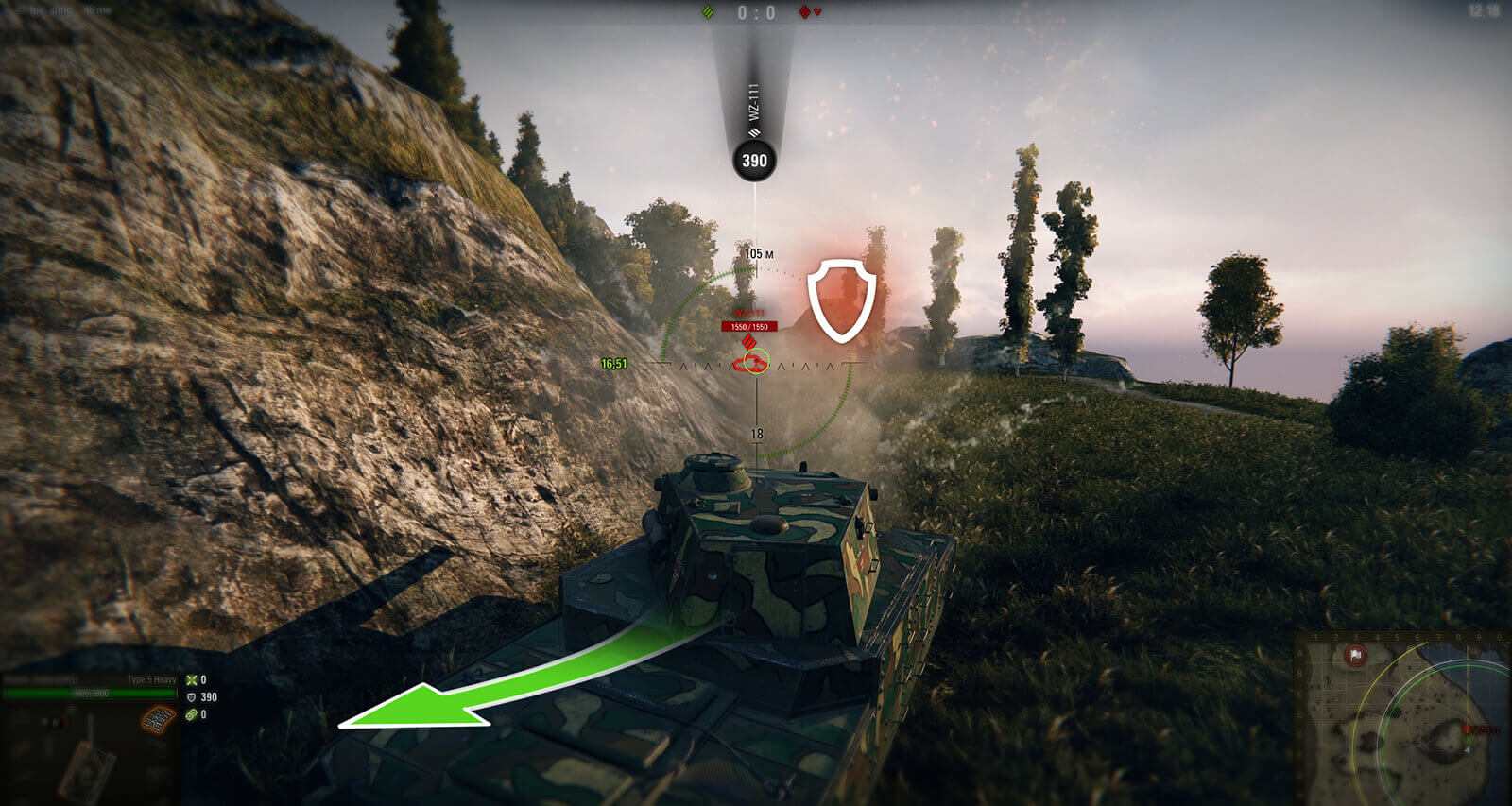Click the 390 damage indicator circle
1512x806 pixels.
click(x=754, y=161)
